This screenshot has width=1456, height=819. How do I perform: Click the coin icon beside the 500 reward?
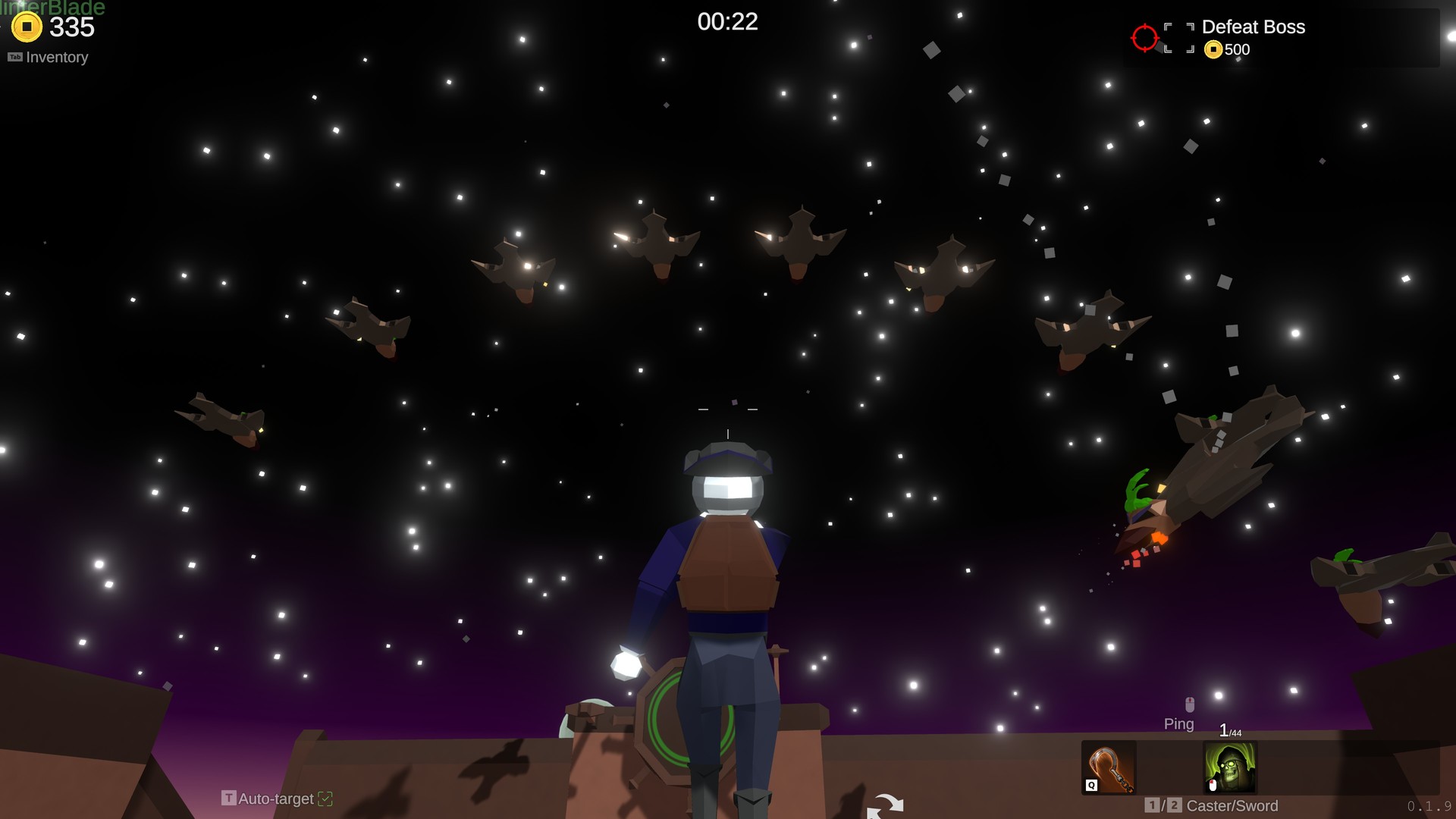1213,49
